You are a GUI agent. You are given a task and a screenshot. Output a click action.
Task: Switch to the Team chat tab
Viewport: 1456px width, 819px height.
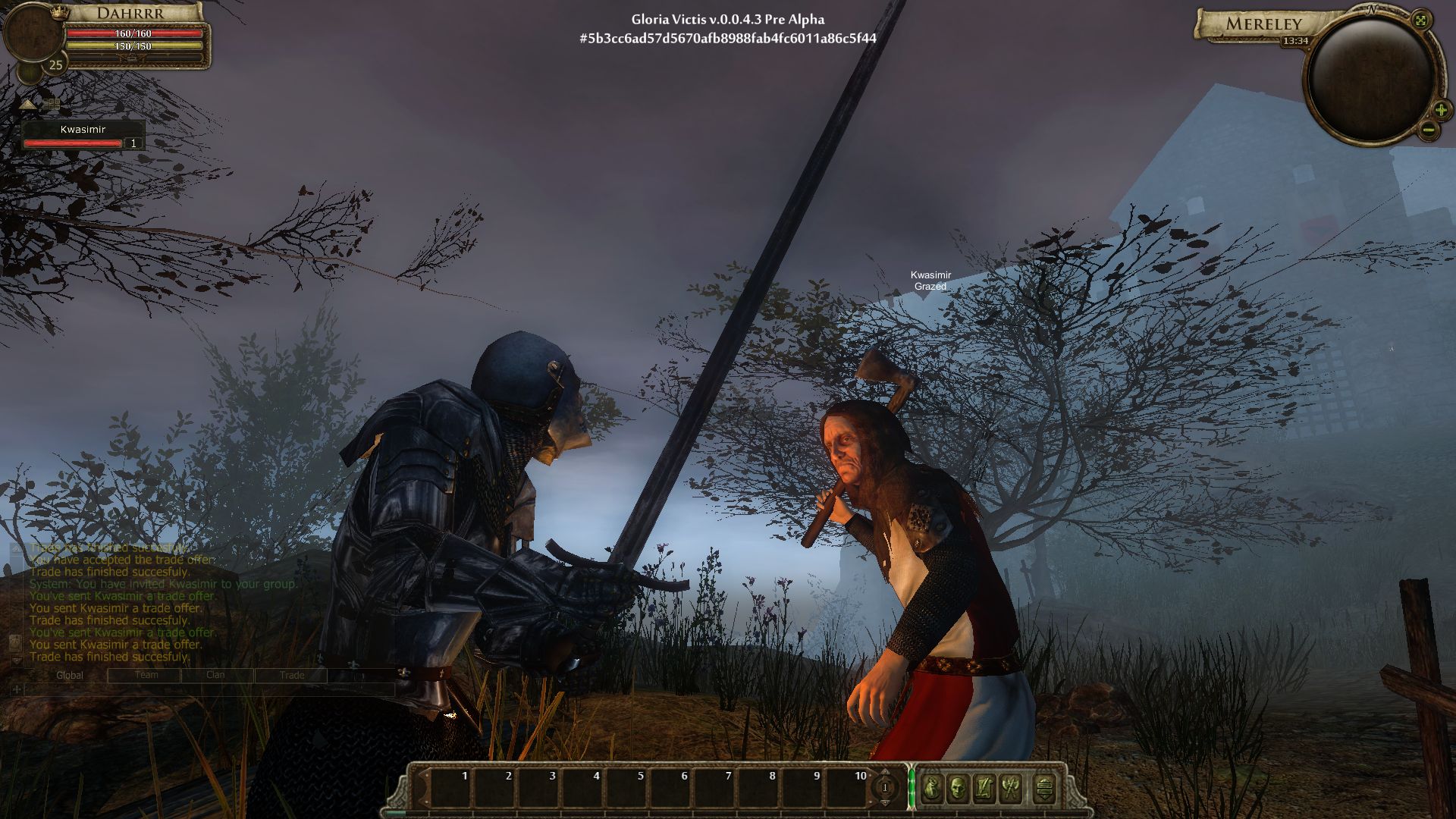(x=146, y=675)
